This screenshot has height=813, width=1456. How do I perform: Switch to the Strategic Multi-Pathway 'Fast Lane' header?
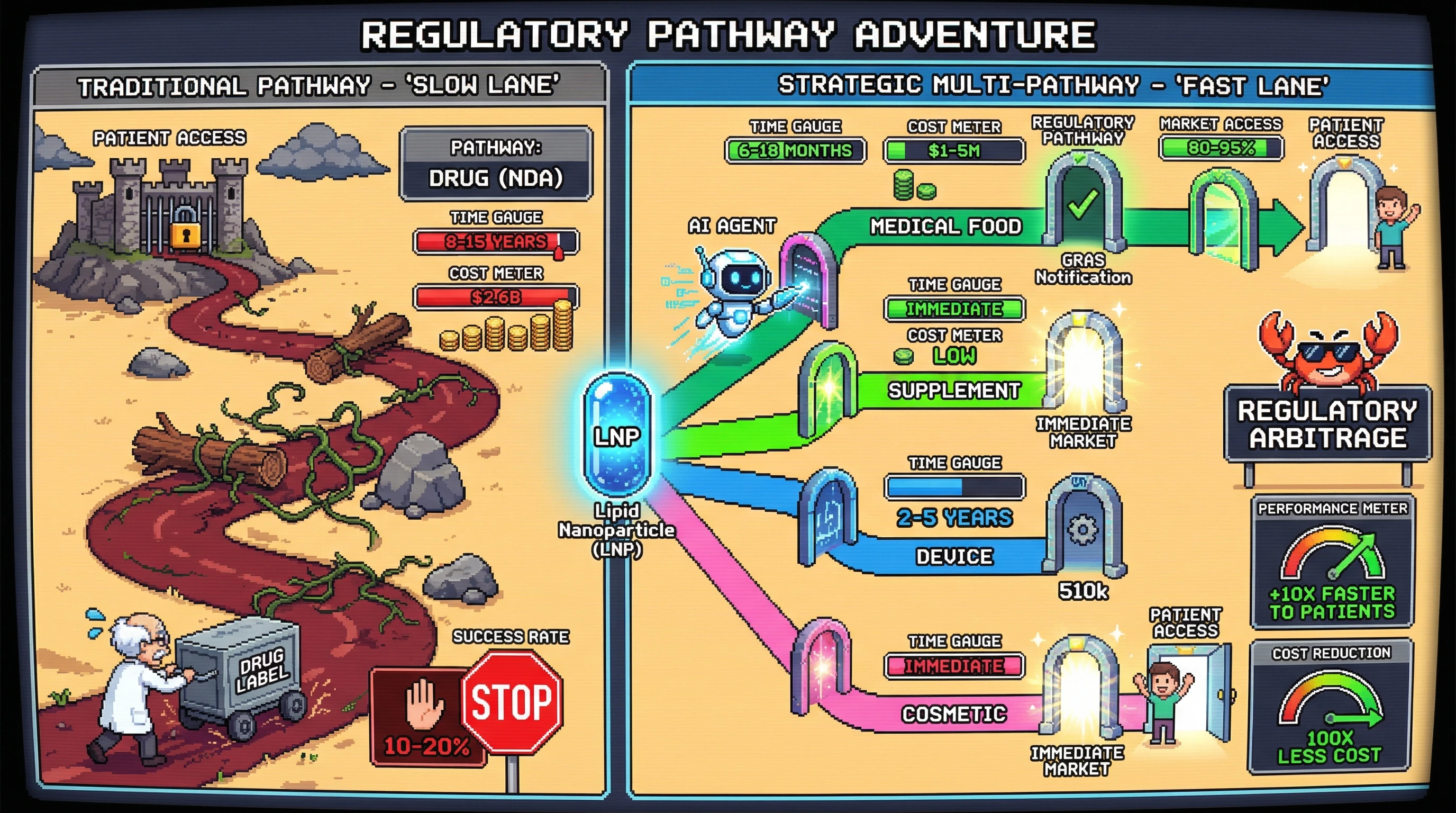tap(1053, 86)
